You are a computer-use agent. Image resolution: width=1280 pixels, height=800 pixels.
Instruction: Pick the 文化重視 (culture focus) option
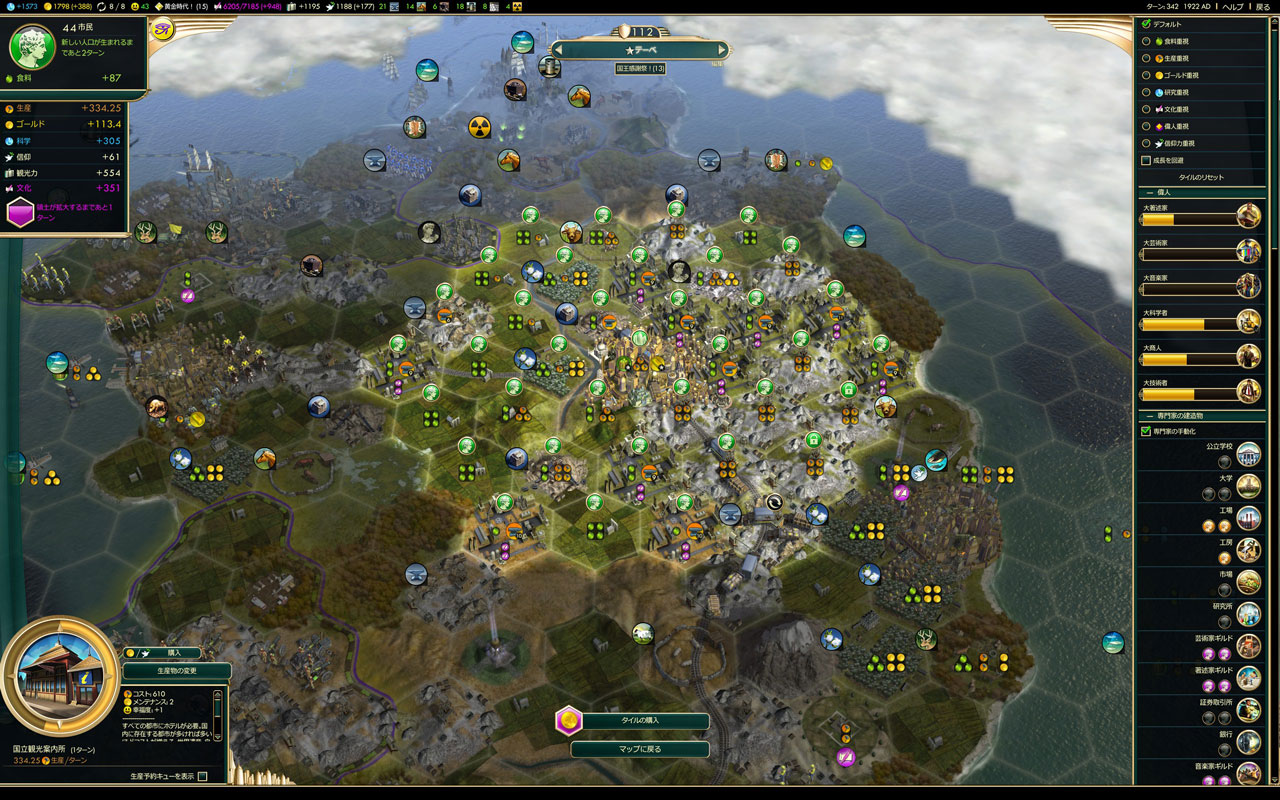1146,109
